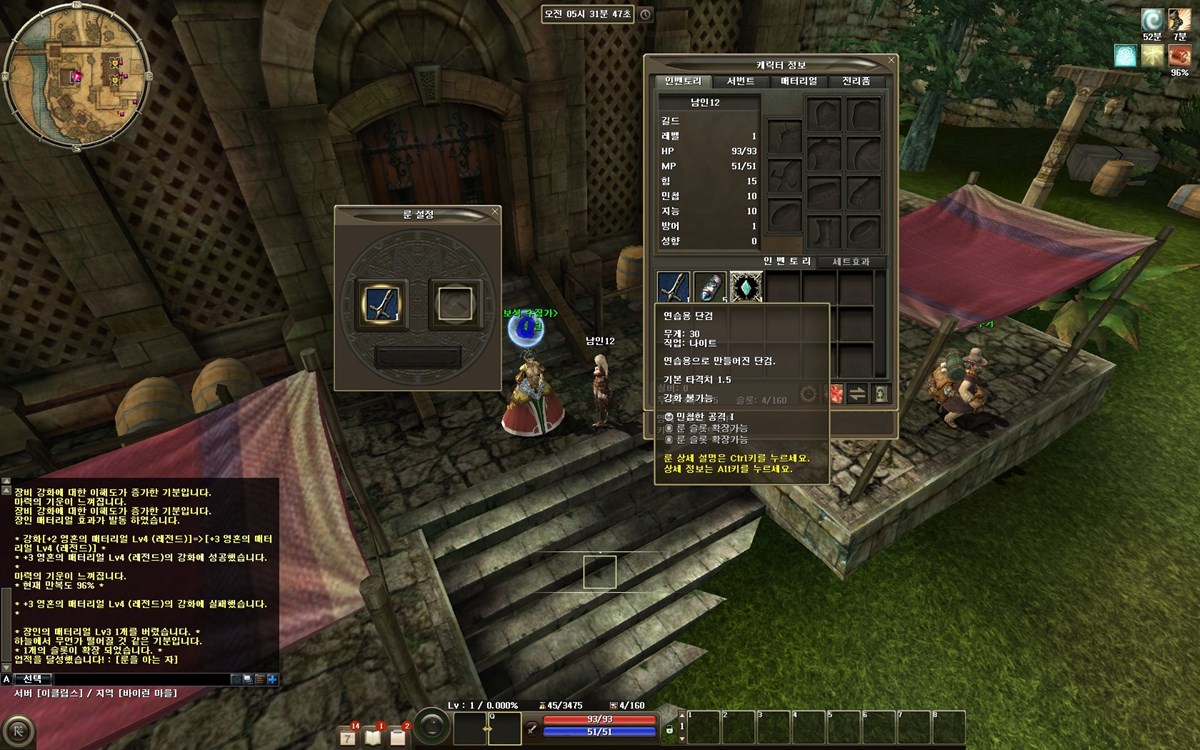Show the 전리품 loot tab
The width and height of the screenshot is (1200, 750).
856,81
